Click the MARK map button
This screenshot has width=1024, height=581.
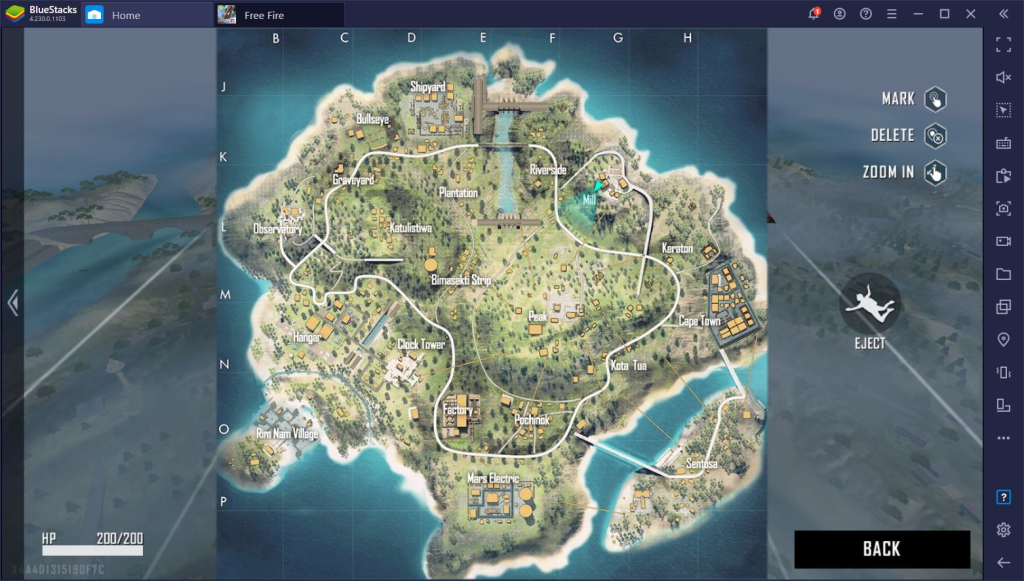(934, 99)
